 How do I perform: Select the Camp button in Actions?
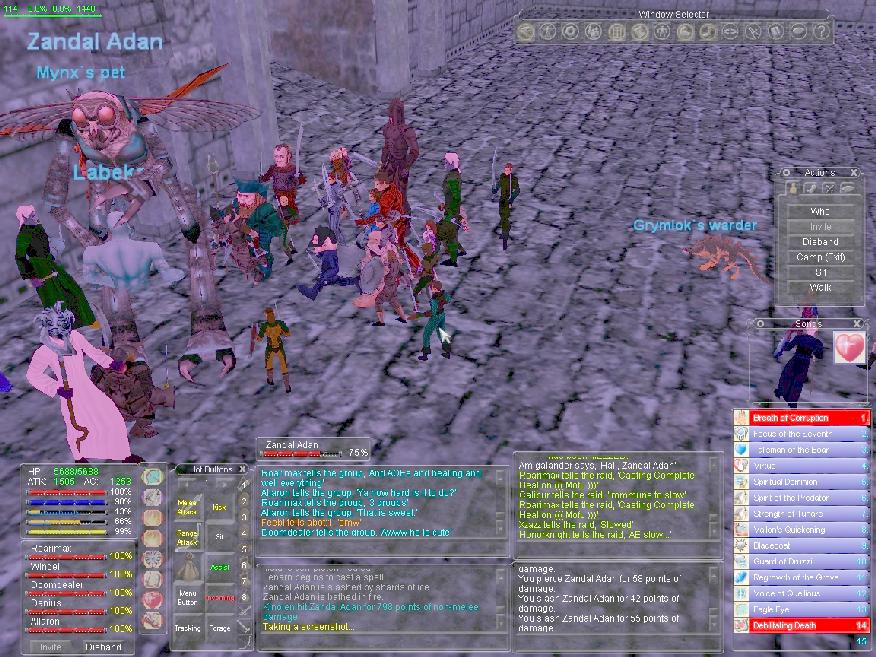pyautogui.click(x=820, y=257)
